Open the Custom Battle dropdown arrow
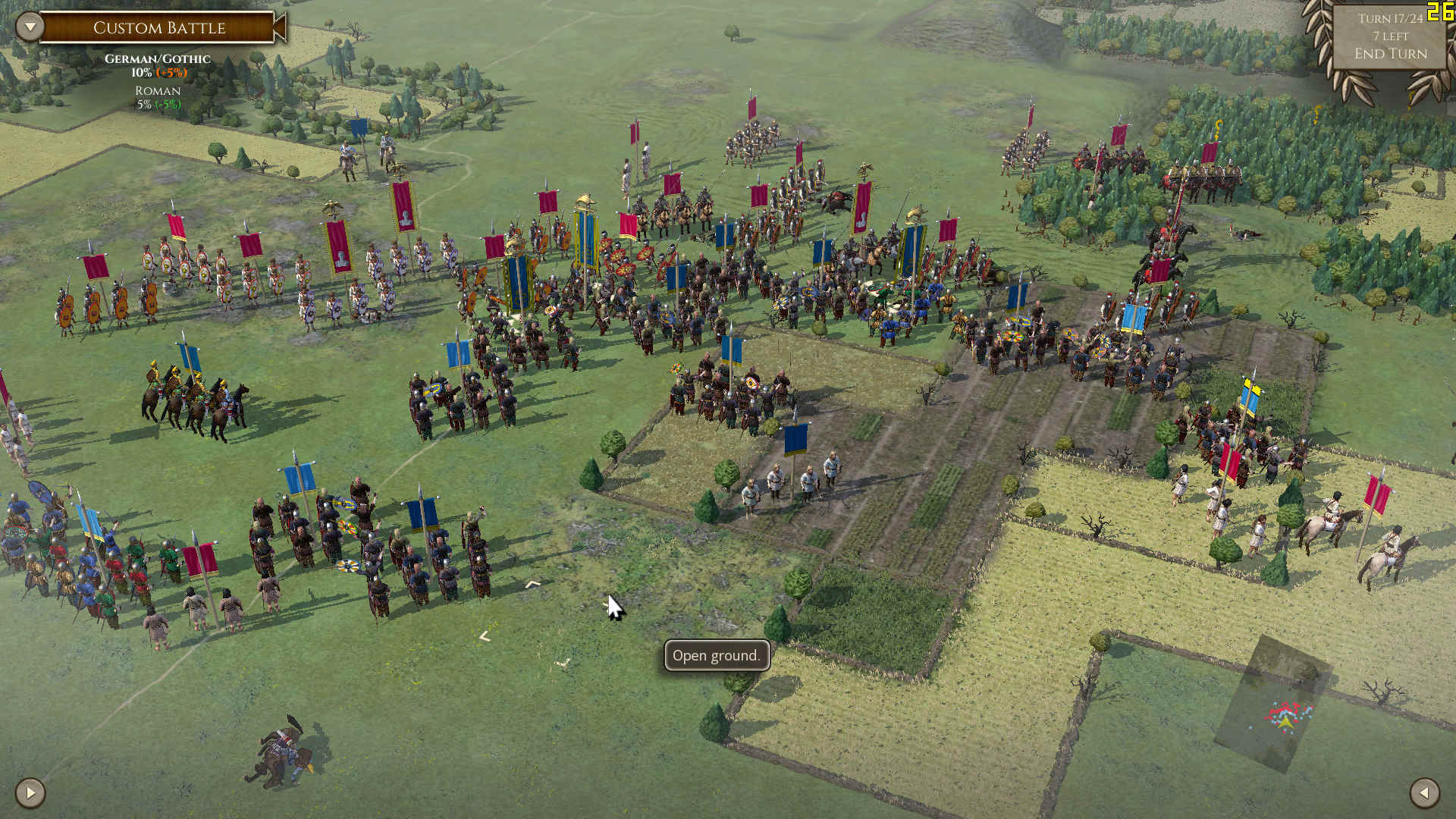This screenshot has width=1456, height=819. coord(30,27)
